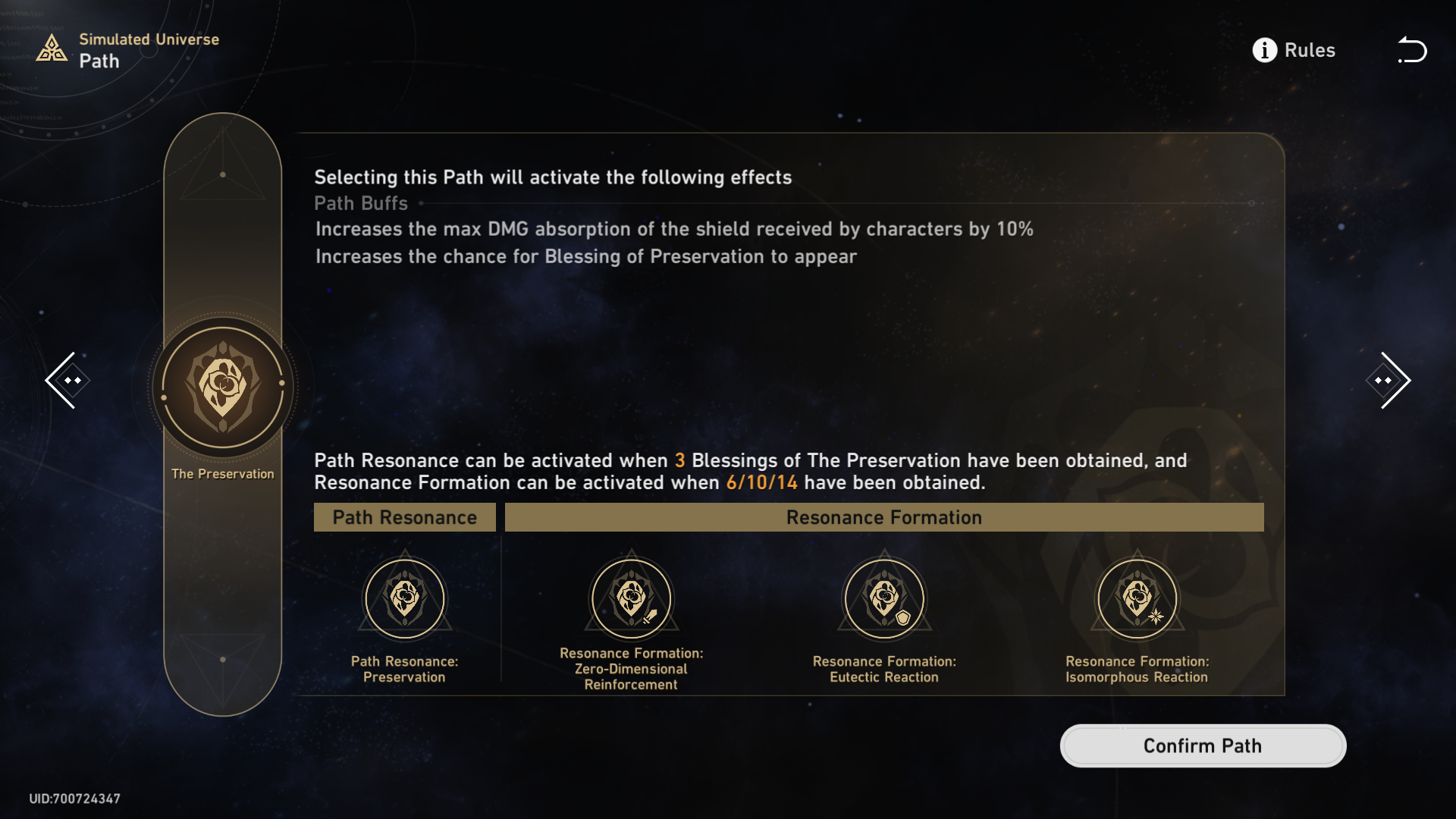Open the Rules info icon
The image size is (1456, 819).
[x=1263, y=50]
